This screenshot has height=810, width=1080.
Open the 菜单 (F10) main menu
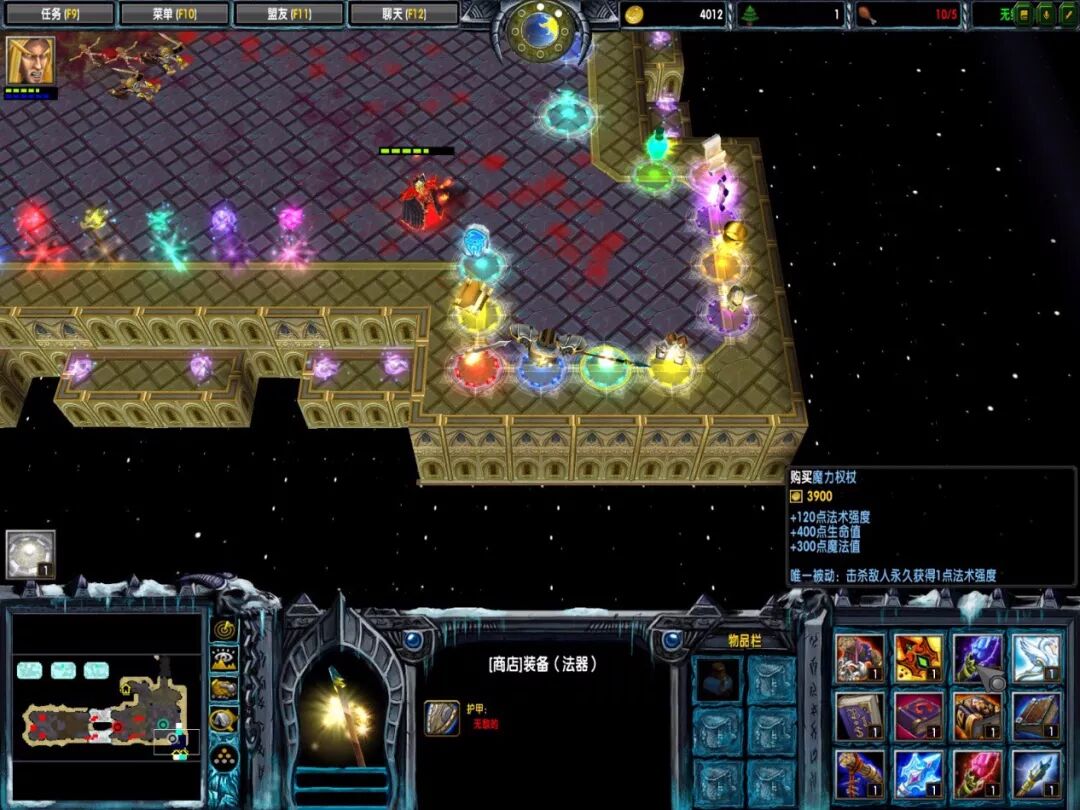(174, 14)
